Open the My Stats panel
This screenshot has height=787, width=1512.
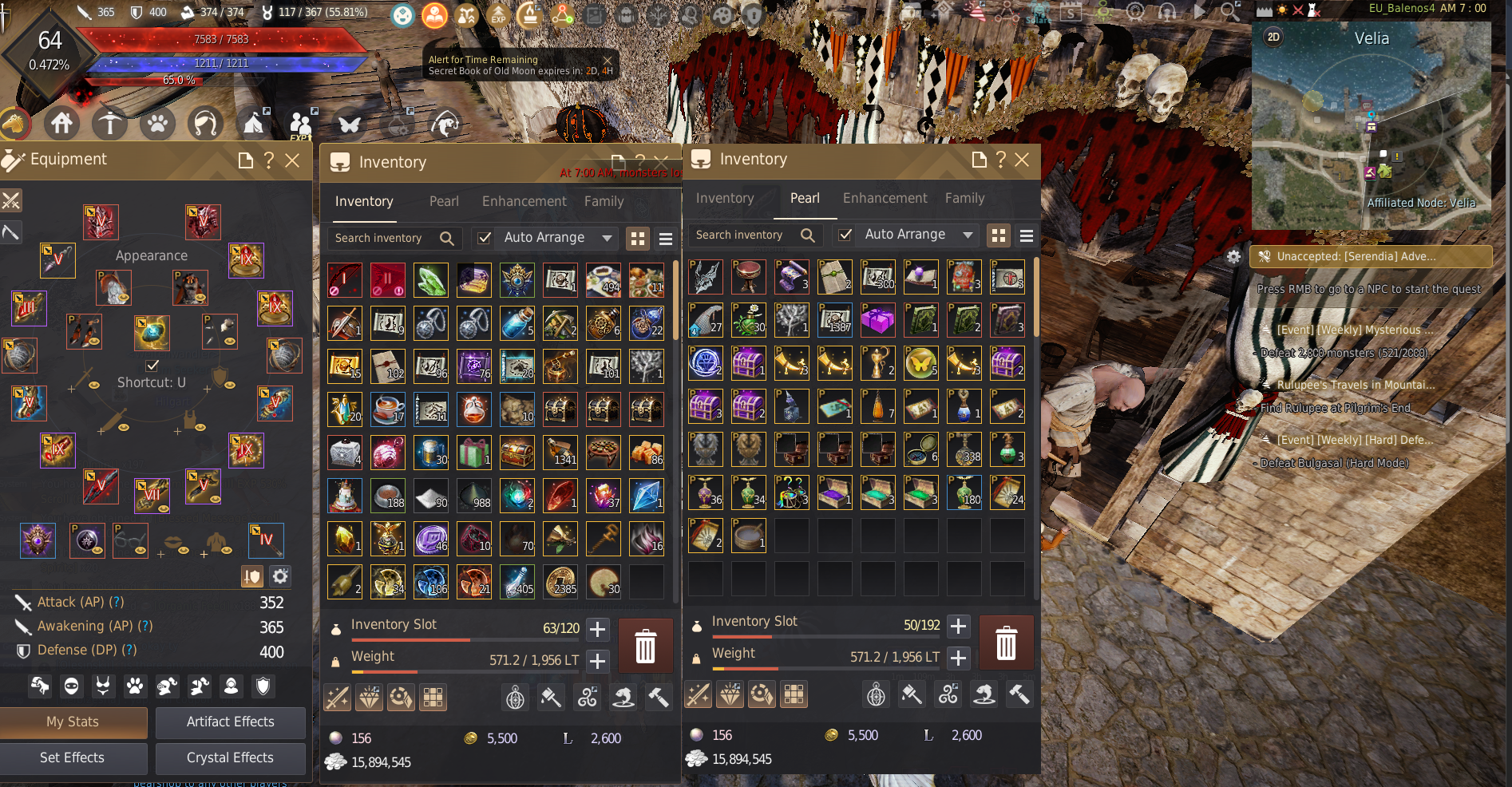pos(73,722)
